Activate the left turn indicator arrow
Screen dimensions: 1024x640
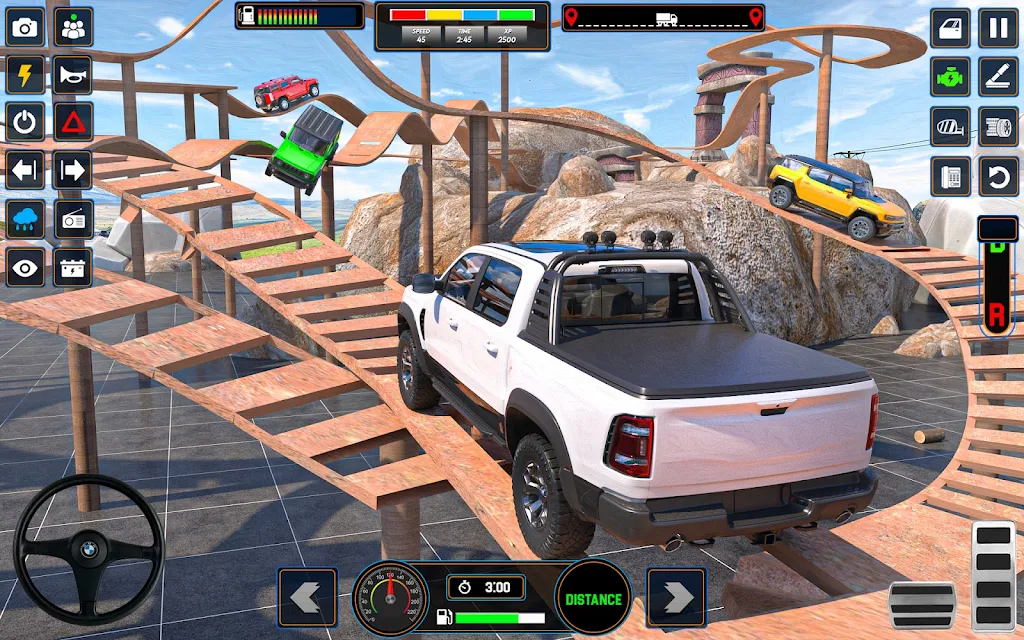[x=25, y=170]
